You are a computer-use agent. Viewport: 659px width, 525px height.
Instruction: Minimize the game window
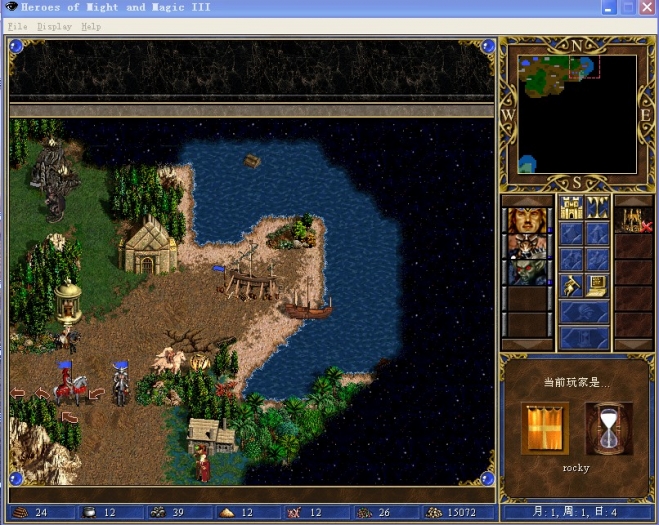[x=609, y=8]
